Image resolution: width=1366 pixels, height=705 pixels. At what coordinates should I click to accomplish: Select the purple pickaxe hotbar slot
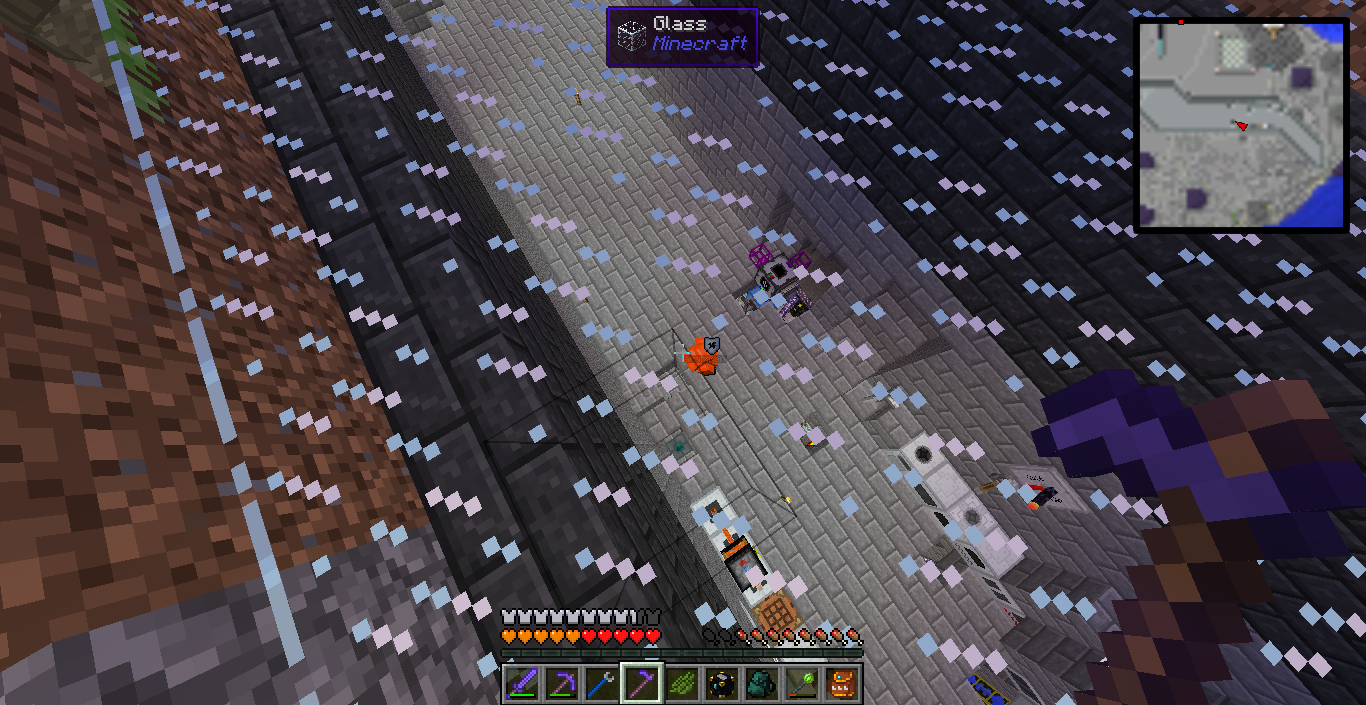[560, 684]
